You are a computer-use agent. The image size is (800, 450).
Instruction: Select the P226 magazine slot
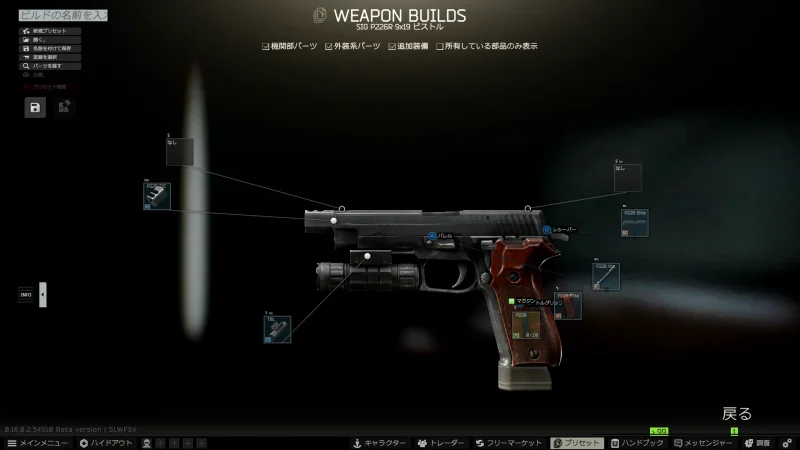[525, 325]
